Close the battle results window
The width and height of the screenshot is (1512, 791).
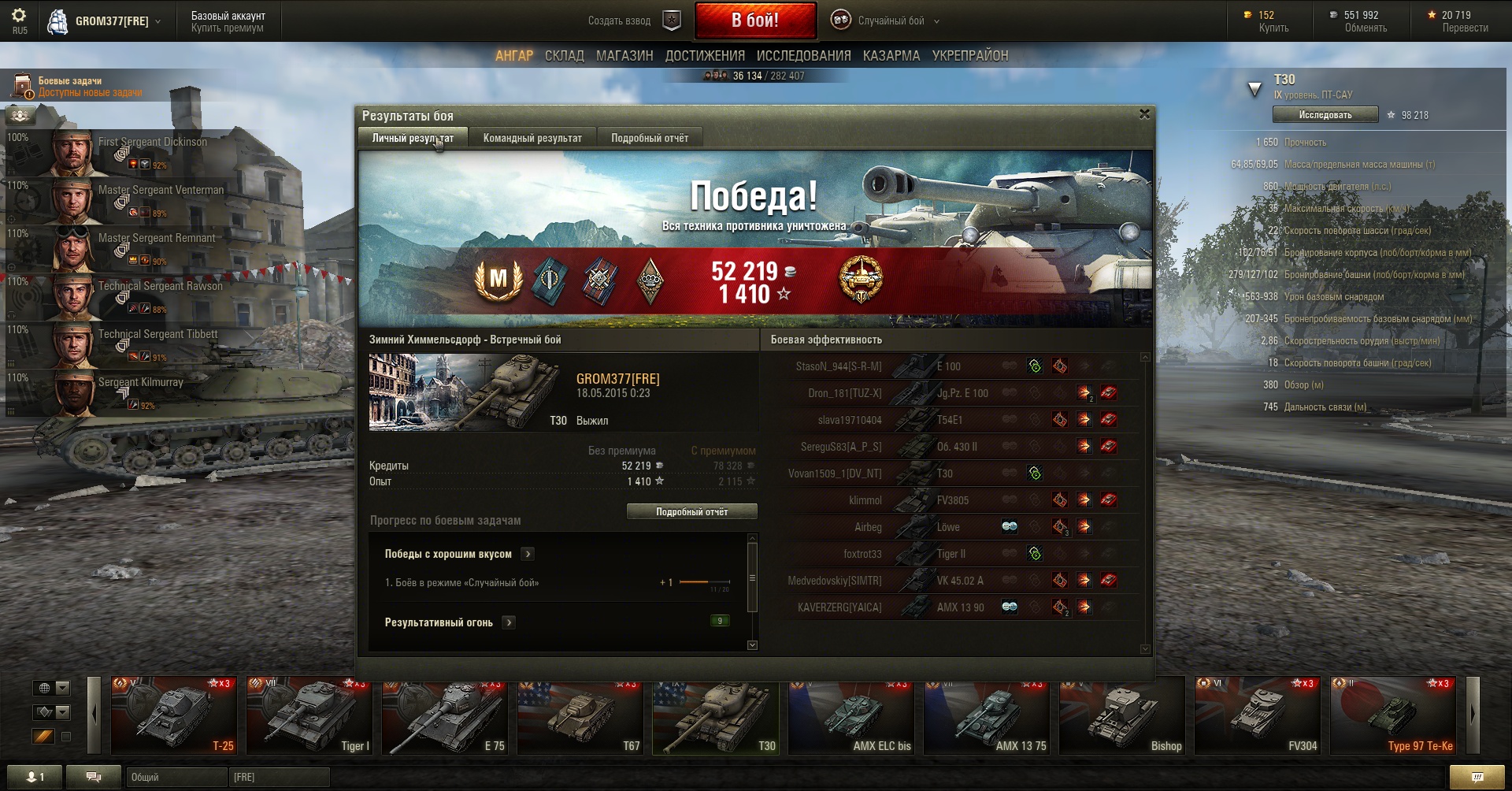tap(1144, 114)
